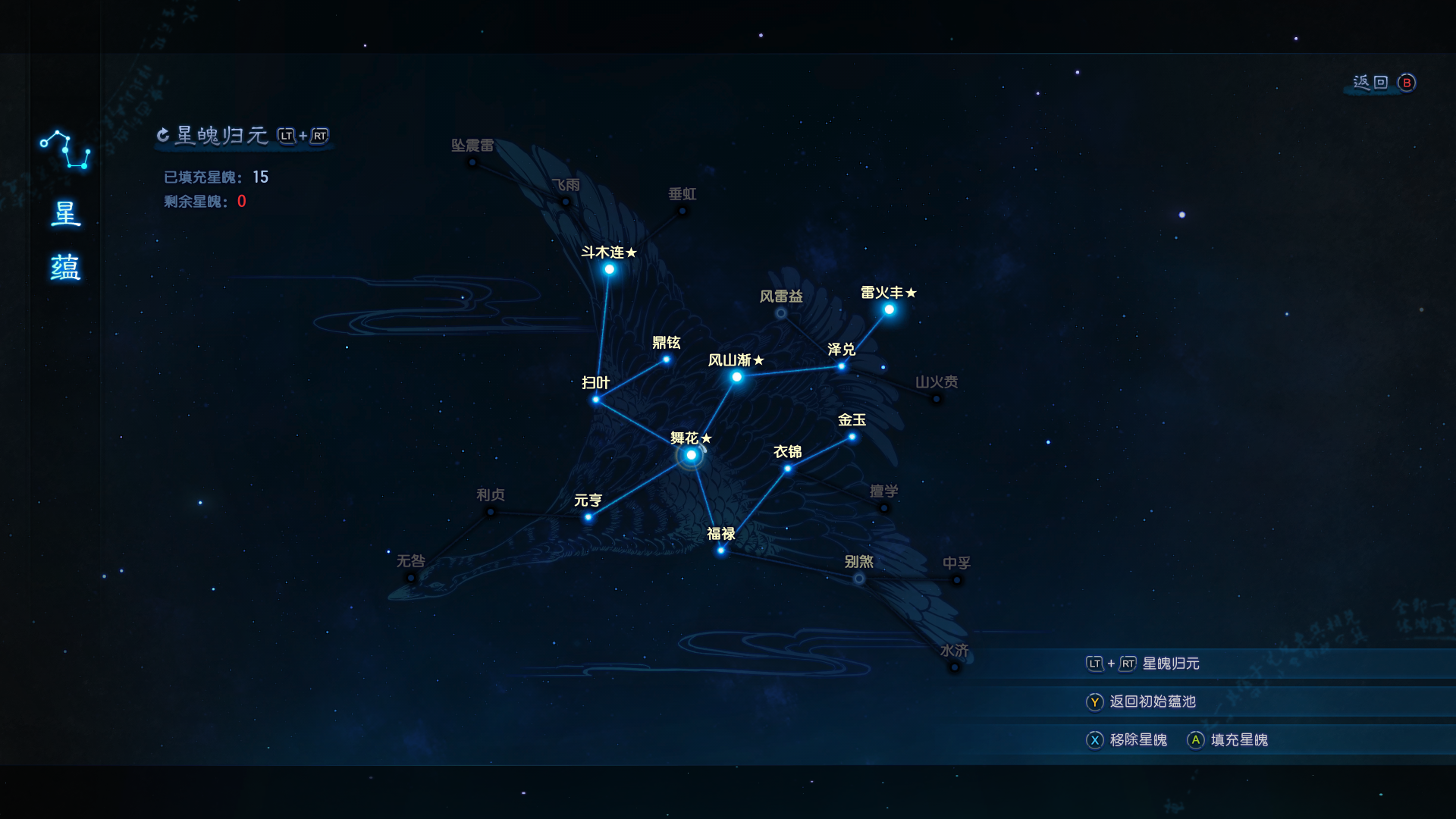The height and width of the screenshot is (819, 1456).
Task: Select the 金玉 star node
Action: click(852, 437)
